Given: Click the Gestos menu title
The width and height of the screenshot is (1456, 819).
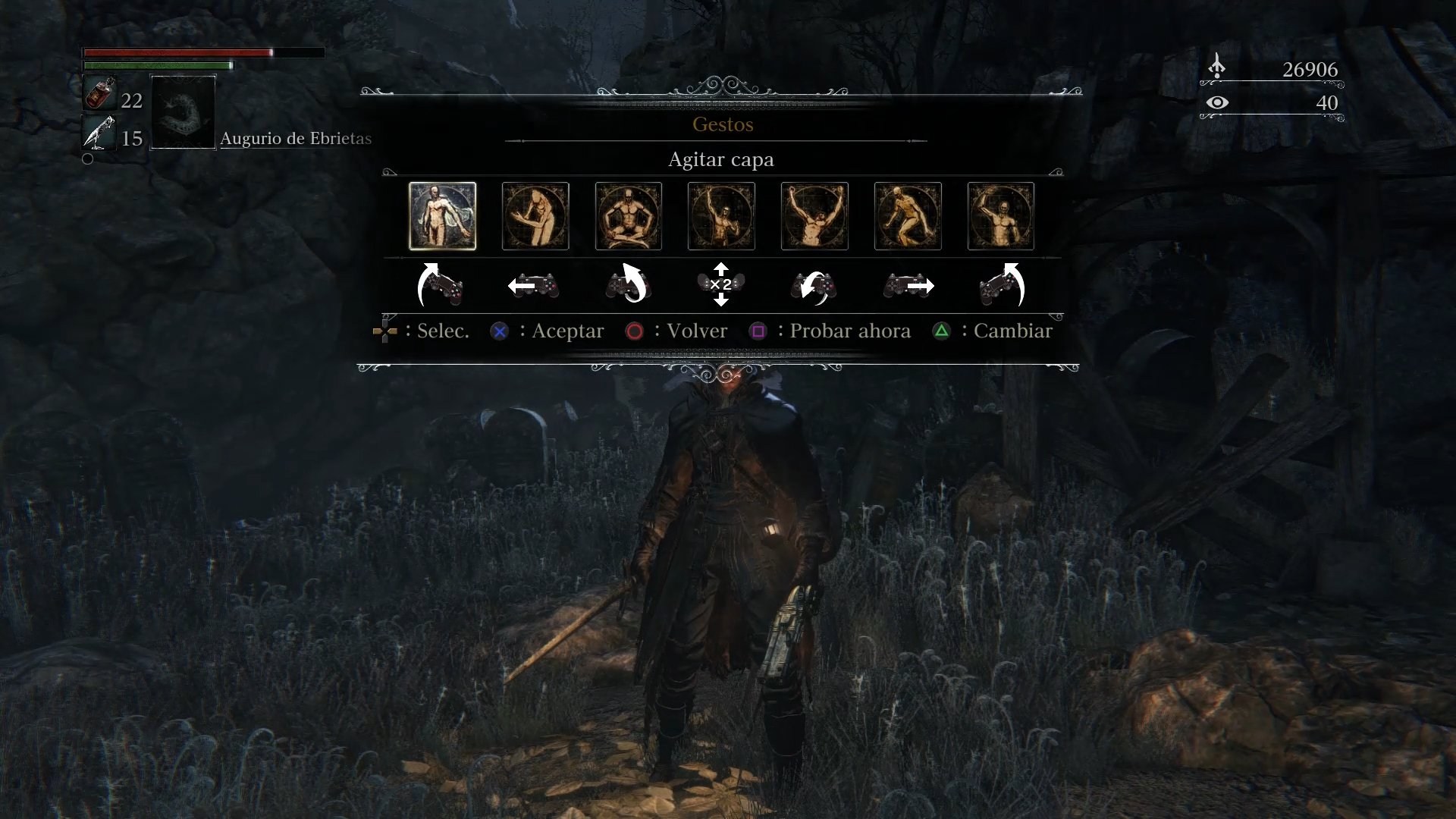Looking at the screenshot, I should (x=721, y=124).
